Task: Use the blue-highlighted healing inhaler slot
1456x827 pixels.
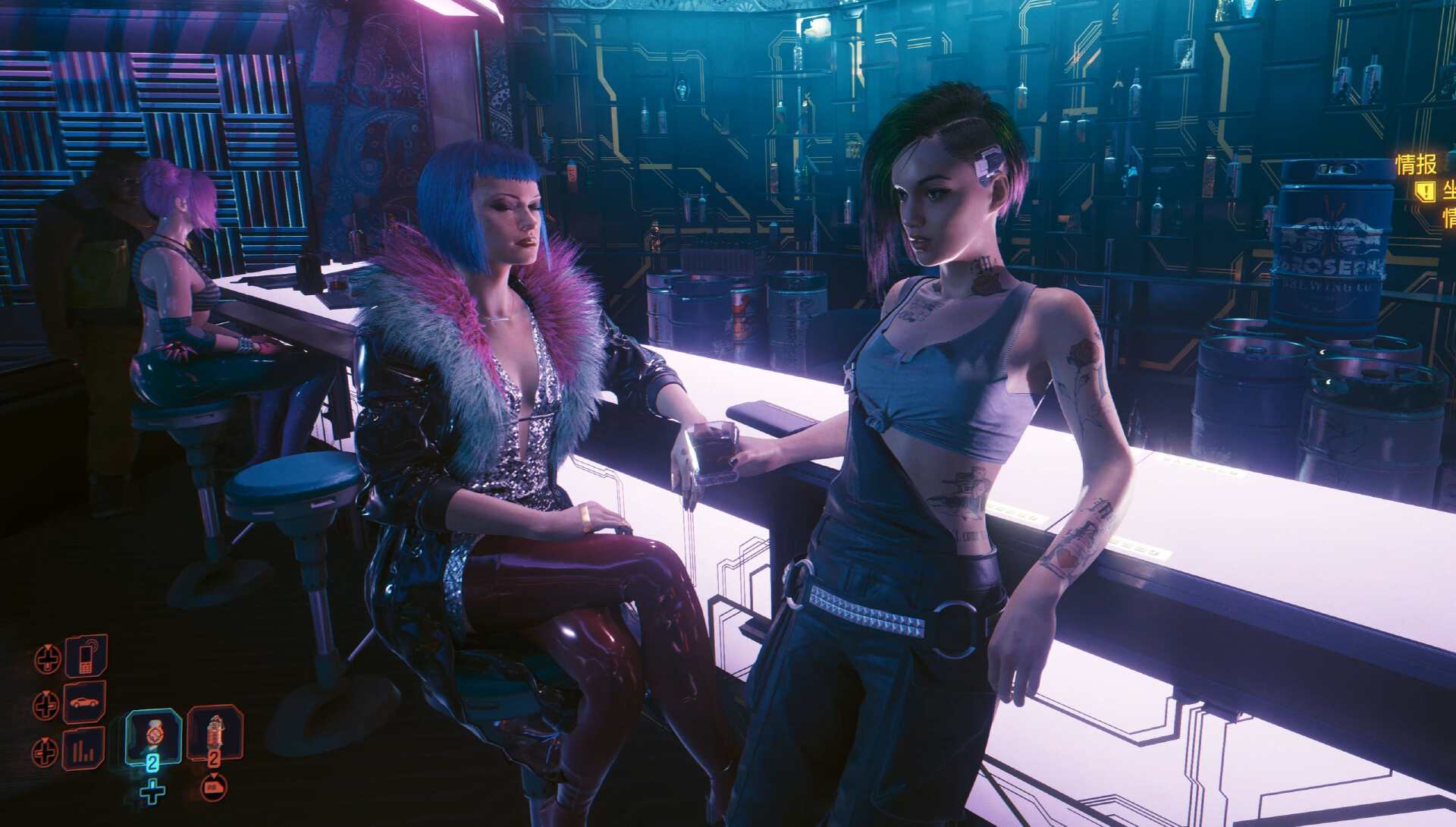Action: tap(153, 737)
